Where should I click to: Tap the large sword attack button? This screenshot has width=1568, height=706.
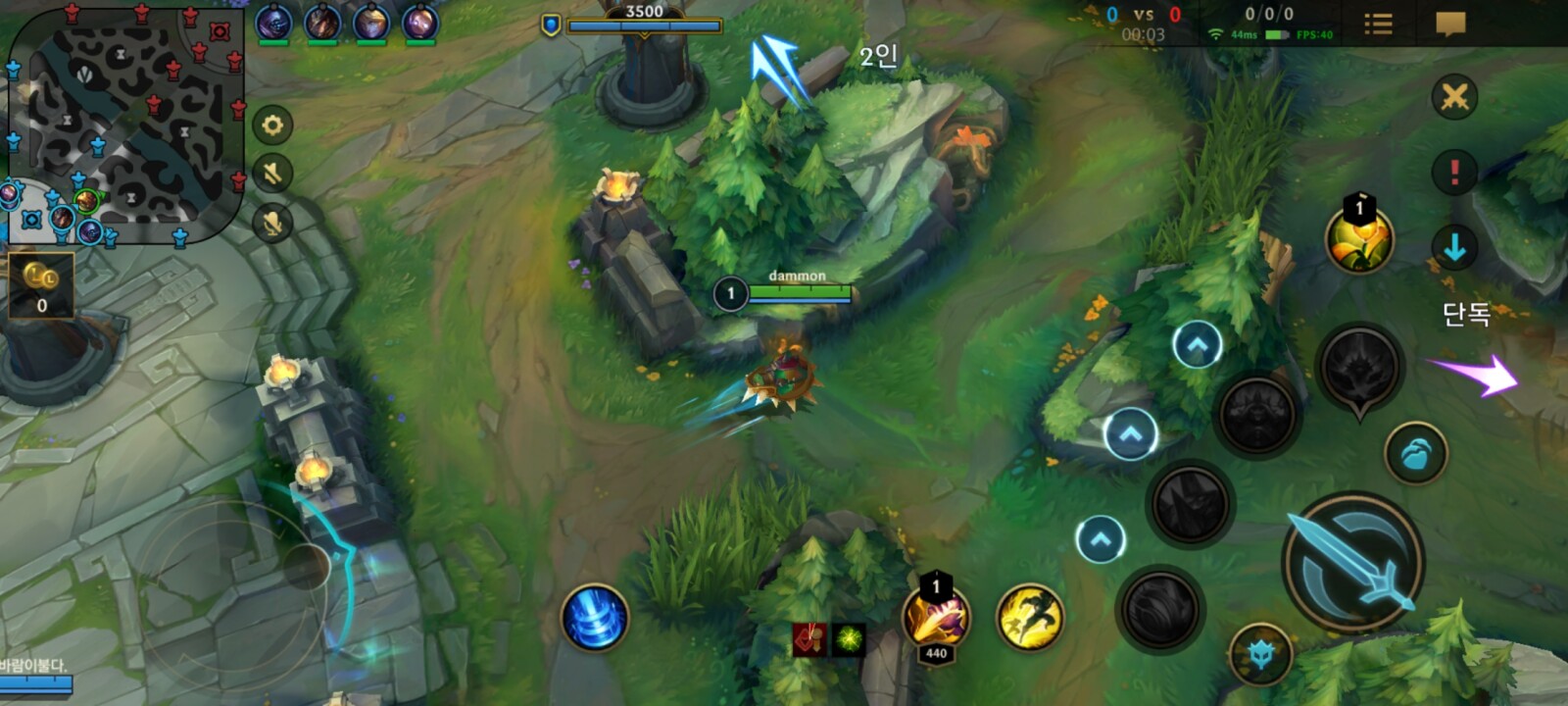tap(1352, 562)
